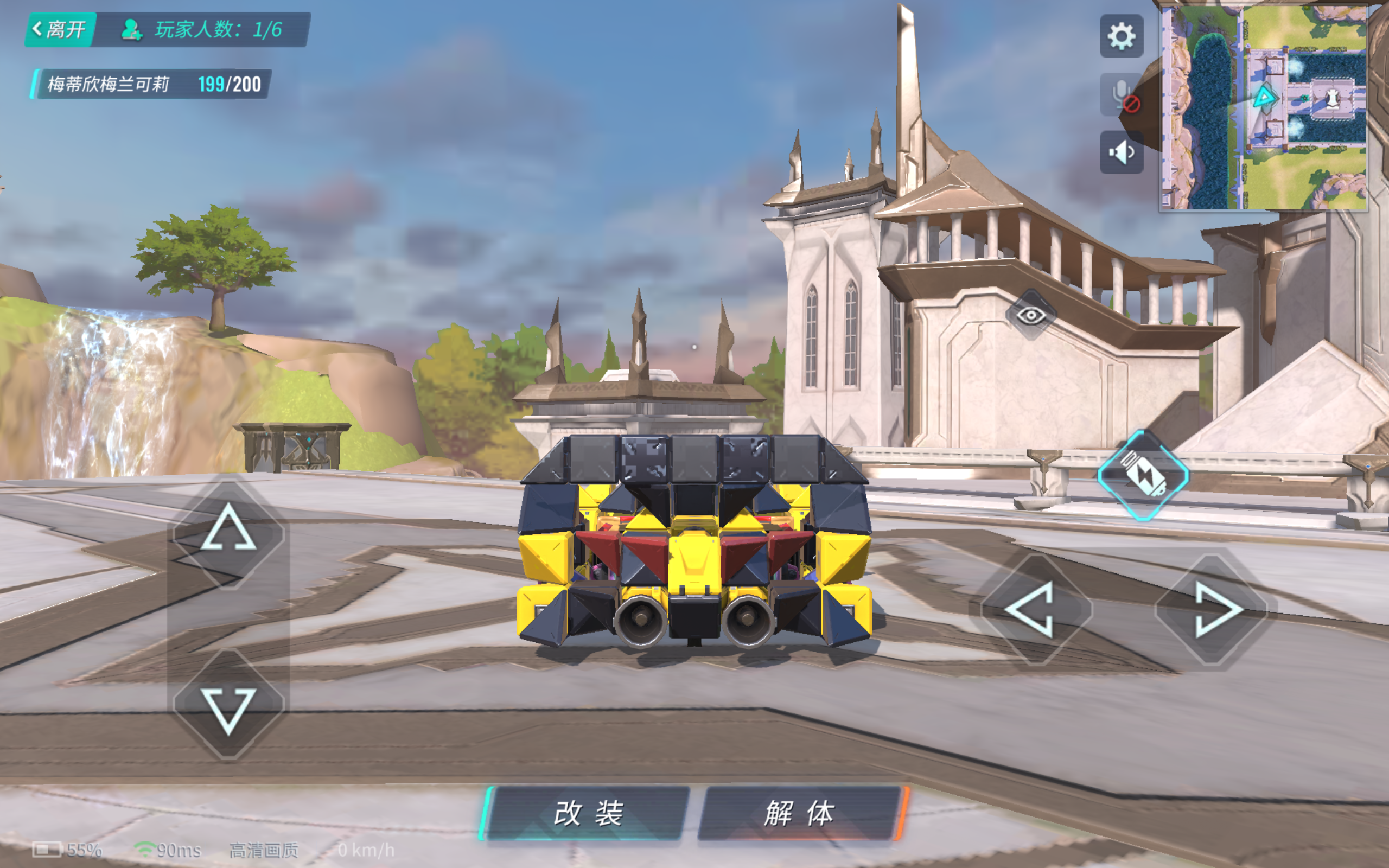Click the eye marker on the building
This screenshot has width=1389, height=868.
coord(1032,314)
